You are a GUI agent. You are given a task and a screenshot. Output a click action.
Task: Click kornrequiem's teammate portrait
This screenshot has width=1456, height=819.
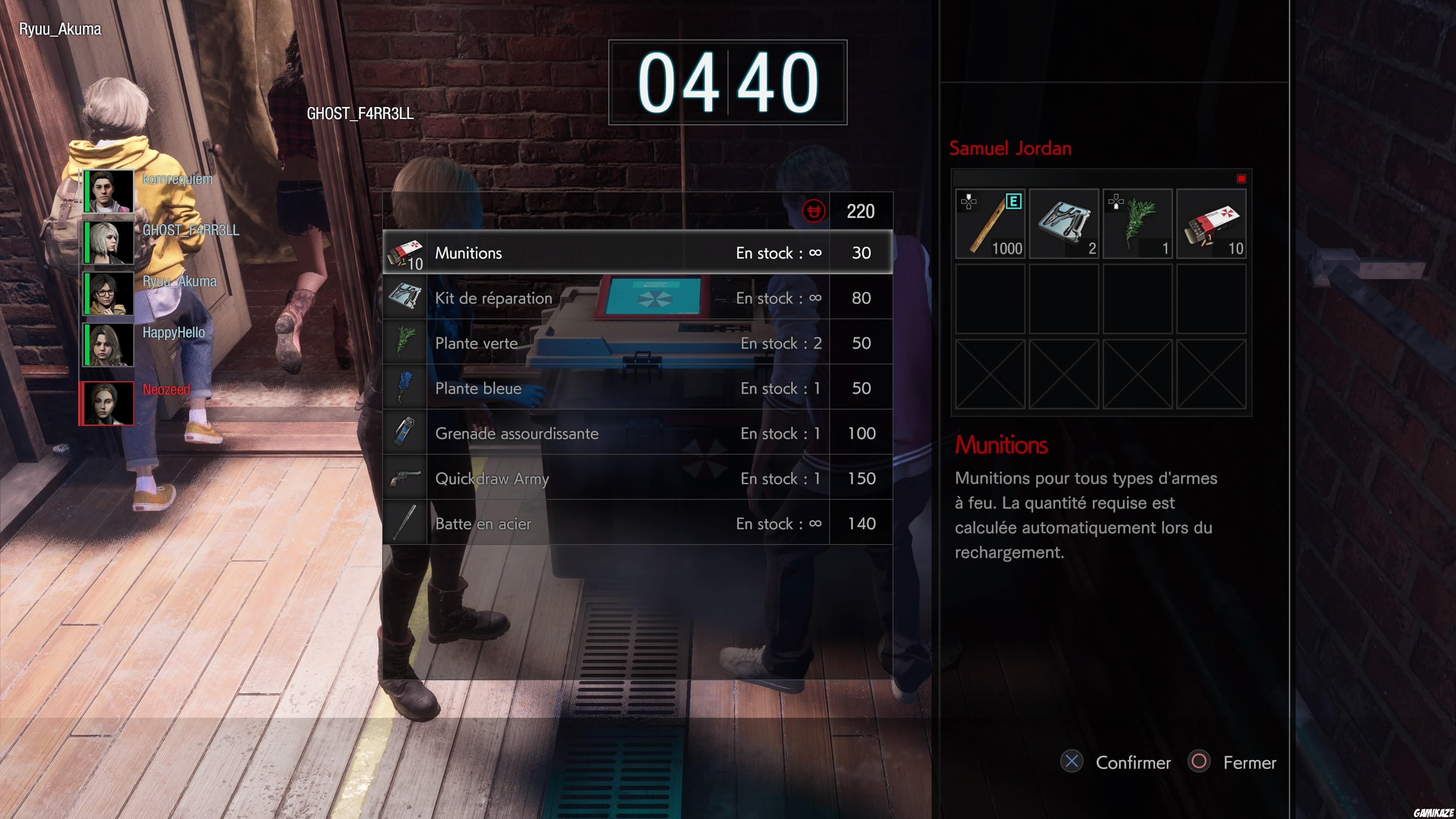click(108, 191)
